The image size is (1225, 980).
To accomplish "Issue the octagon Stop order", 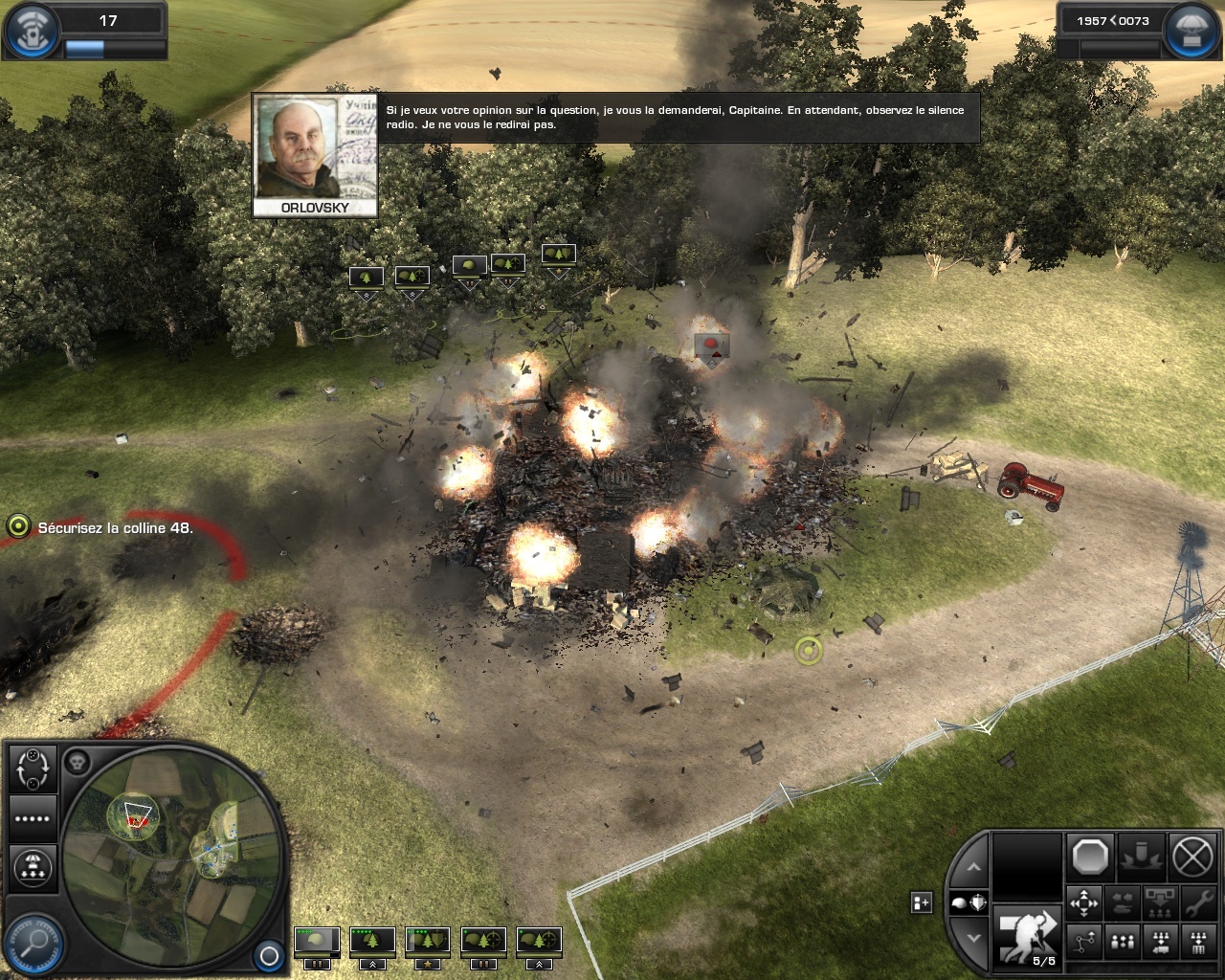I will (x=1090, y=857).
